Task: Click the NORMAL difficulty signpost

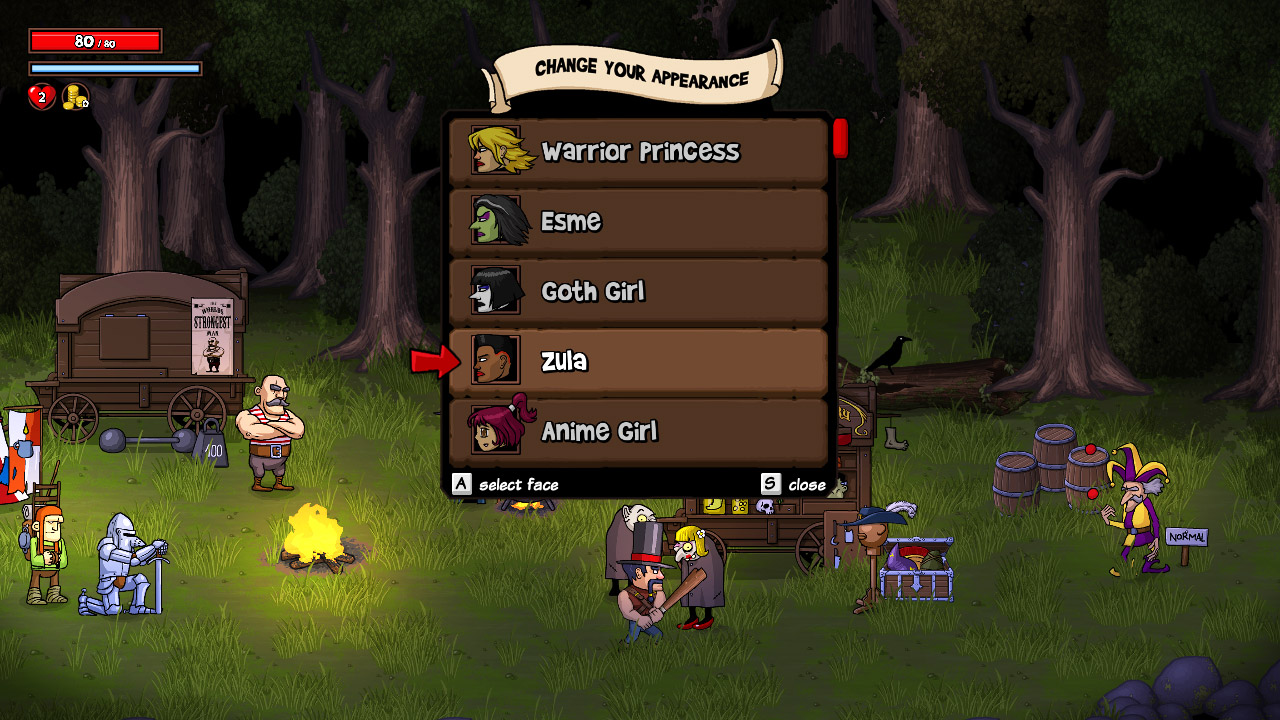Action: [1187, 537]
